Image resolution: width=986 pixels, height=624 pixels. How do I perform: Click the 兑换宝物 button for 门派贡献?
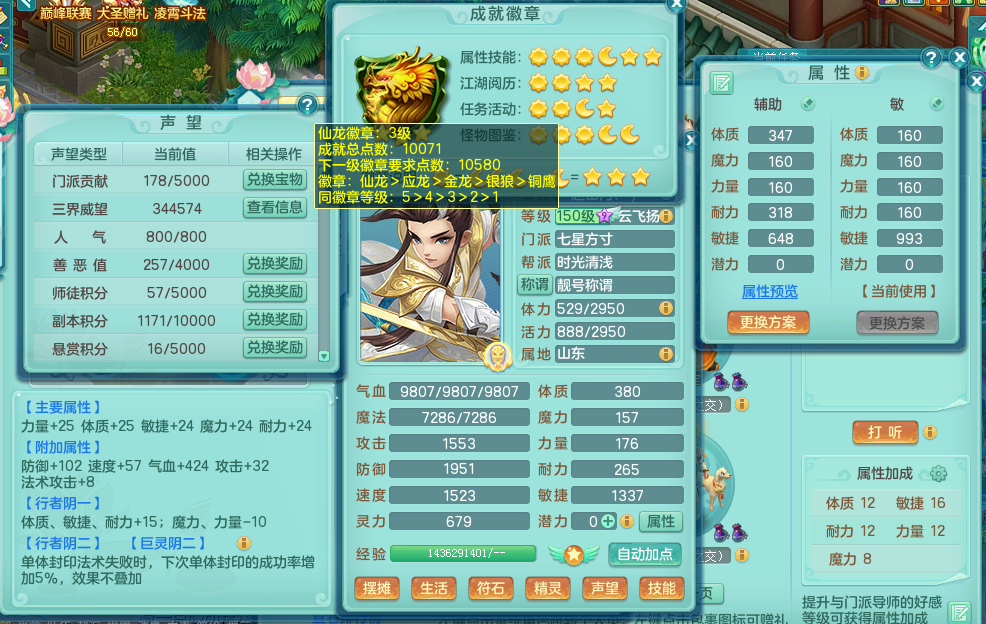pyautogui.click(x=274, y=180)
